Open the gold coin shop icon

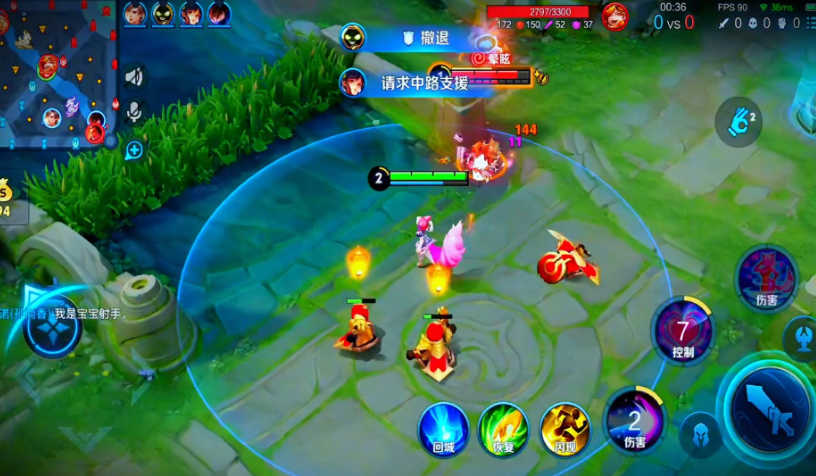tap(5, 193)
